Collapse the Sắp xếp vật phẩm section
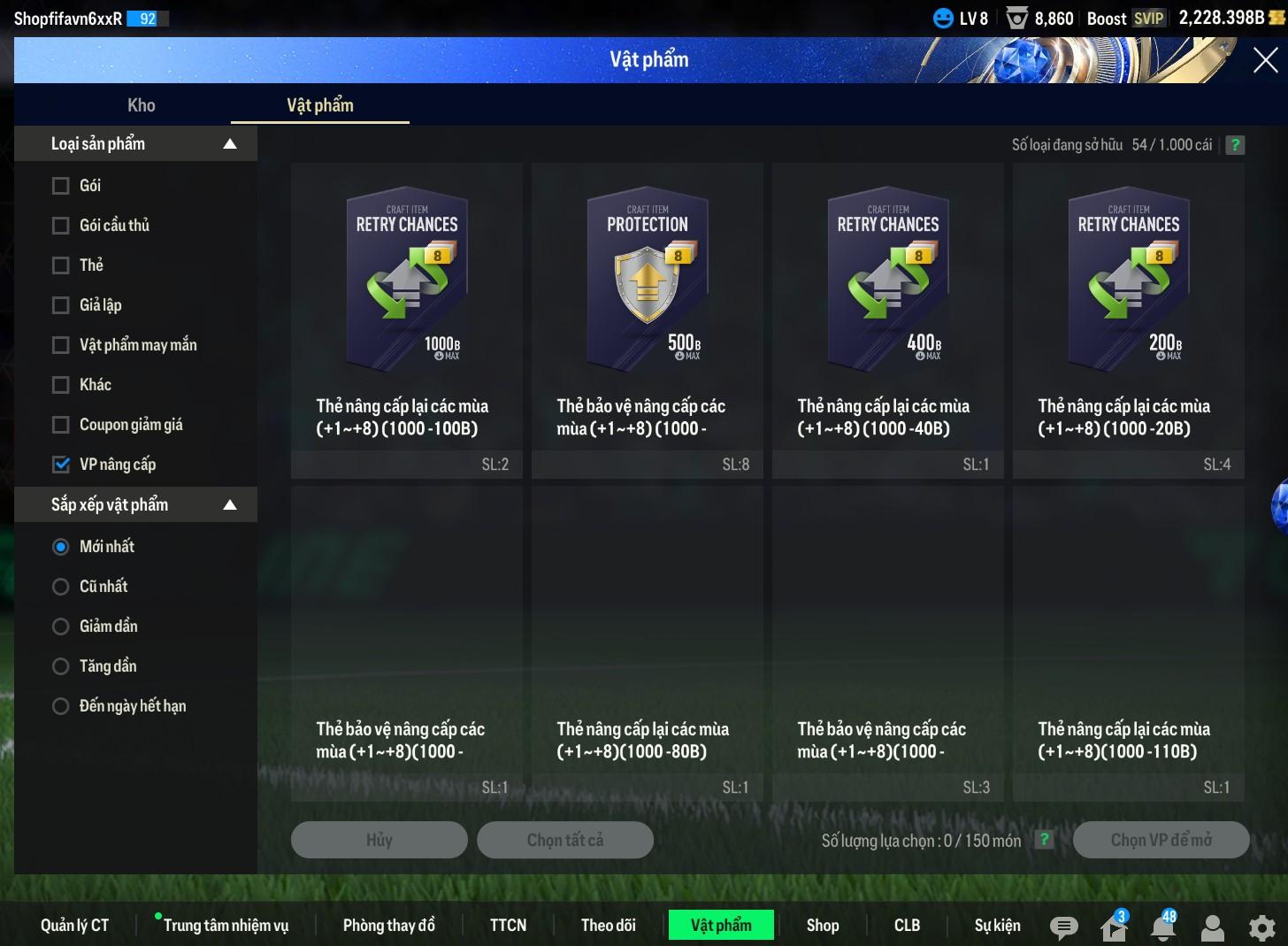The height and width of the screenshot is (946, 1288). [230, 505]
